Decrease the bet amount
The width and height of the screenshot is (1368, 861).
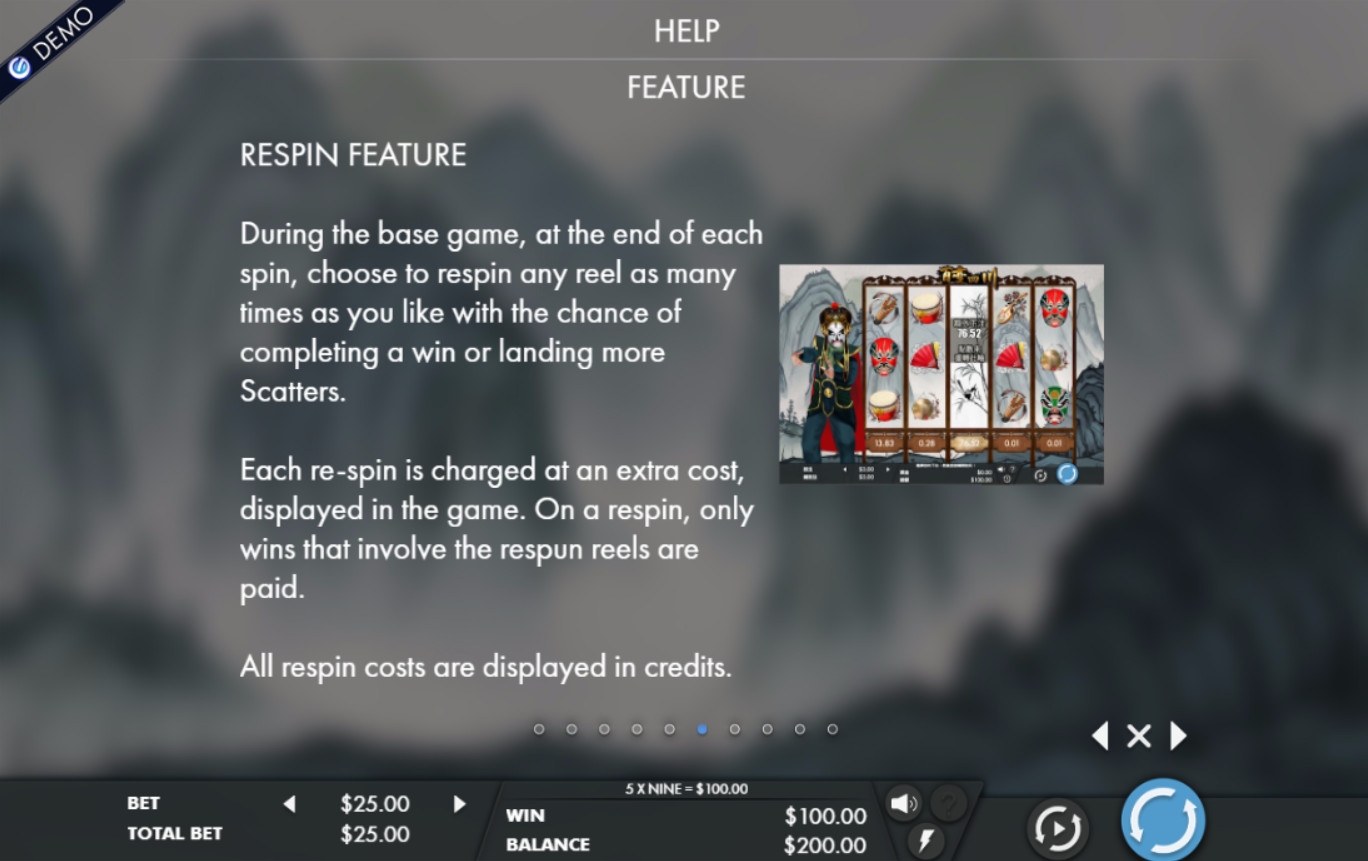click(290, 804)
